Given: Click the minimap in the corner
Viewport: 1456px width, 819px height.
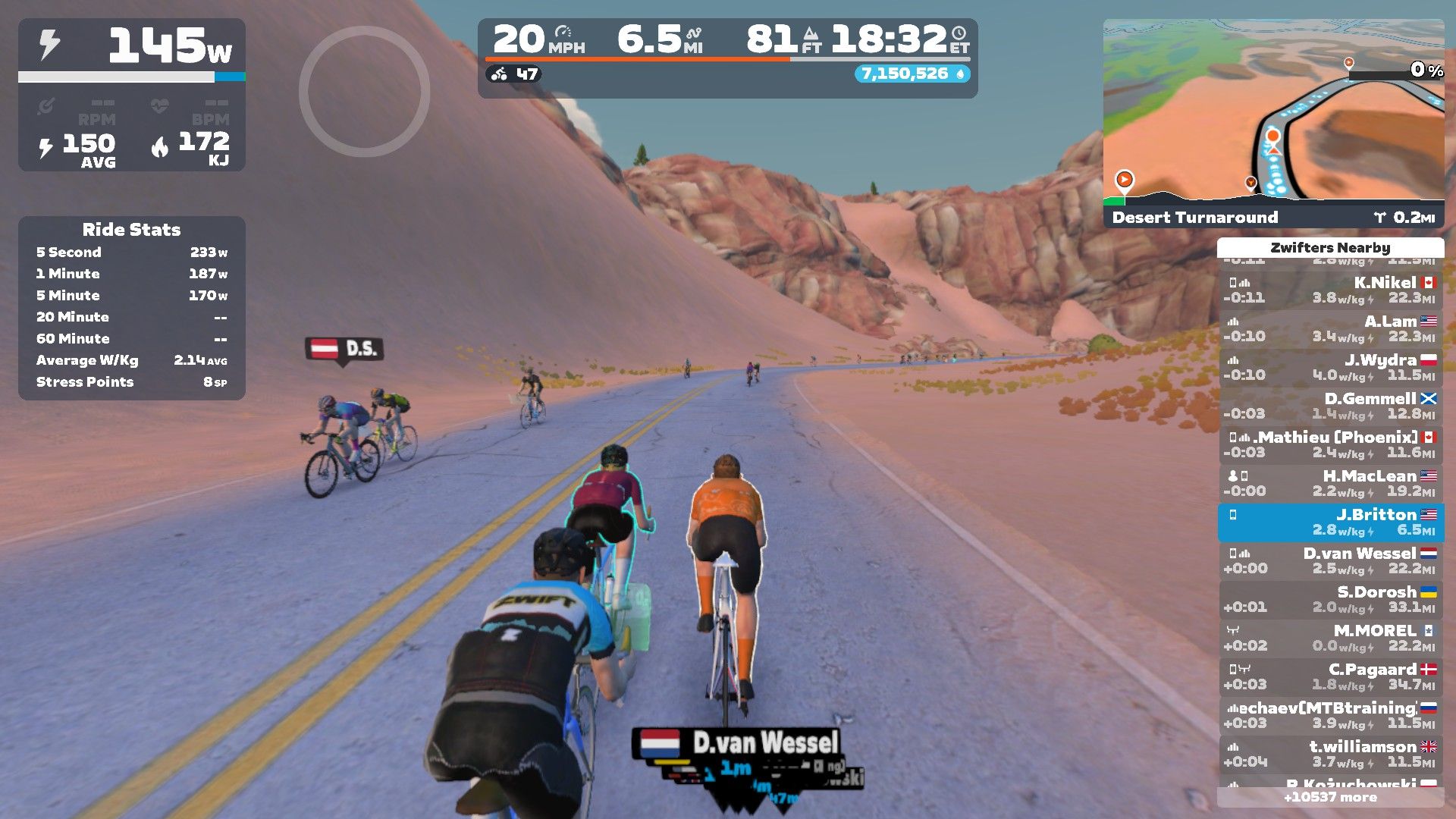Looking at the screenshot, I should coord(1272,114).
